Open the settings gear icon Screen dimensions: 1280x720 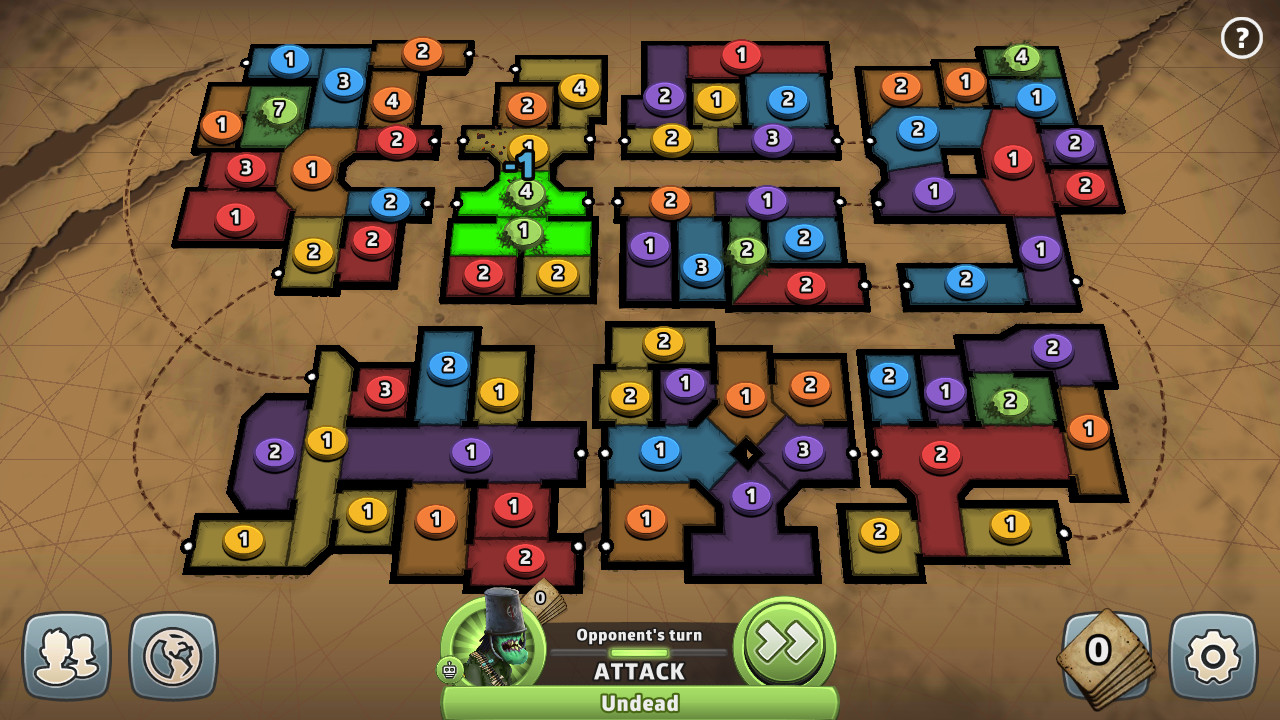click(x=1211, y=655)
